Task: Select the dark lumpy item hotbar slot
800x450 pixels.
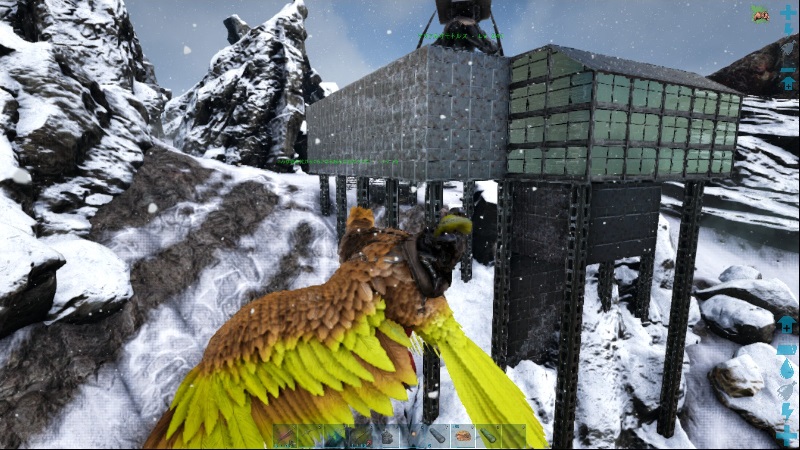Action: [x=386, y=436]
